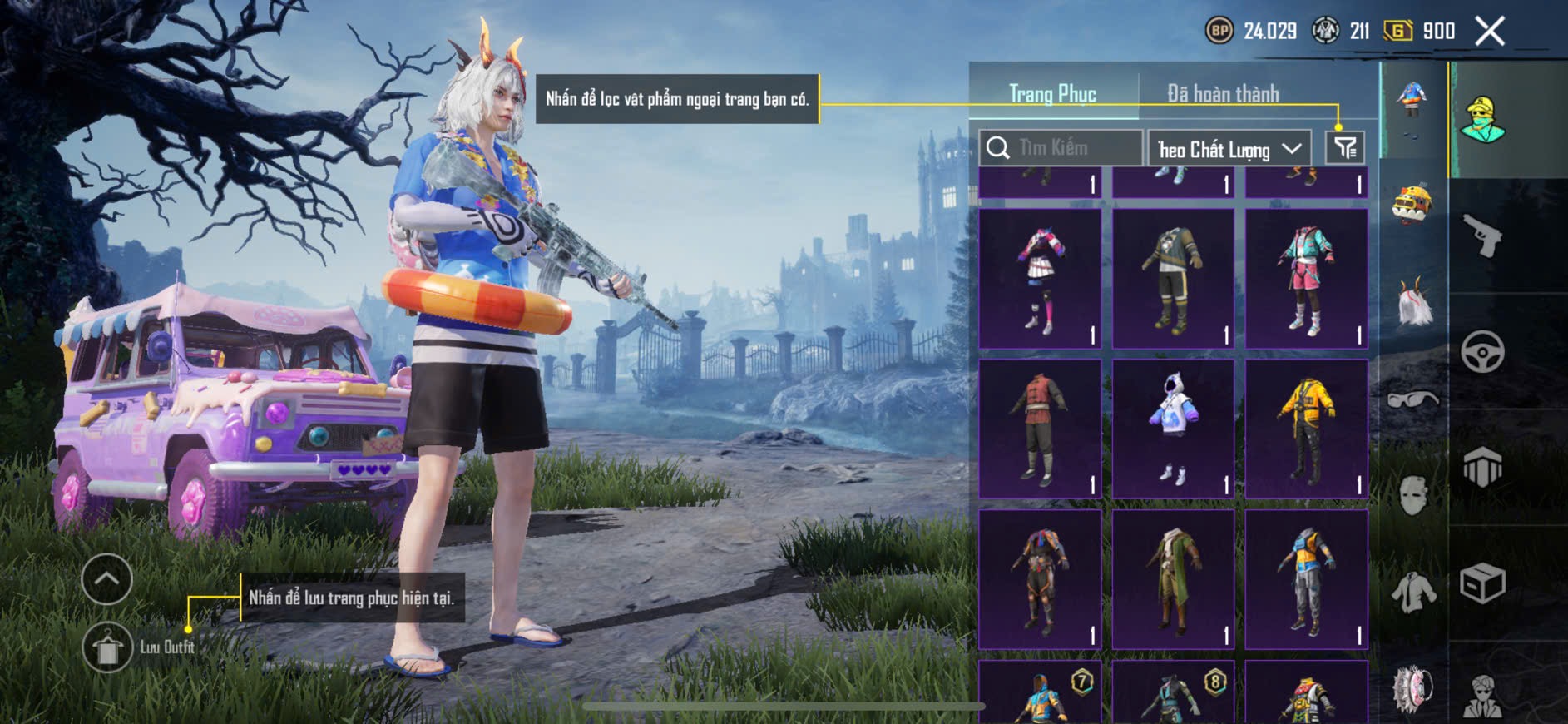Open the white horned hair category

pos(1412,303)
